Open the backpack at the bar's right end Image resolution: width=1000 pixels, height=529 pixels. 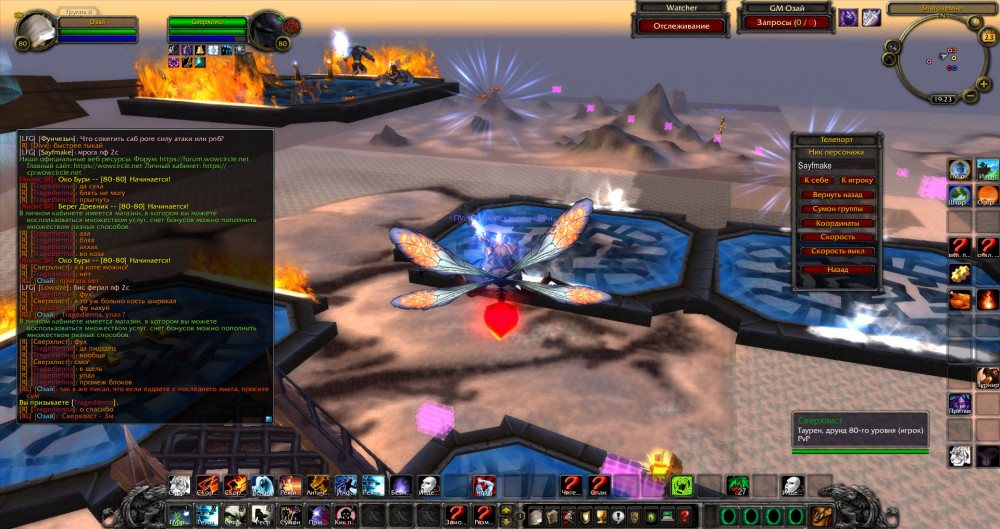coord(822,515)
